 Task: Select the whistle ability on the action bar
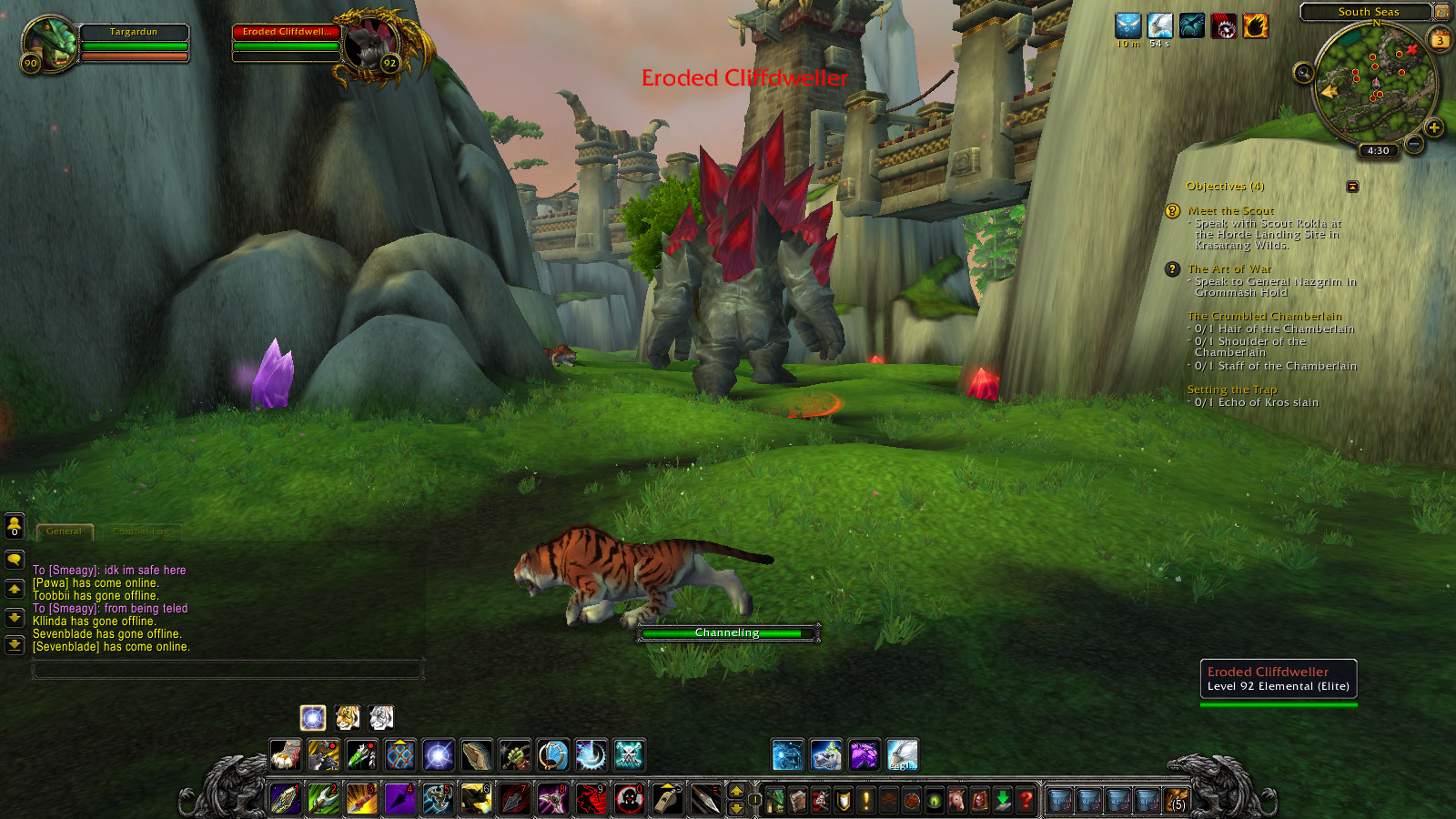pyautogui.click(x=669, y=800)
